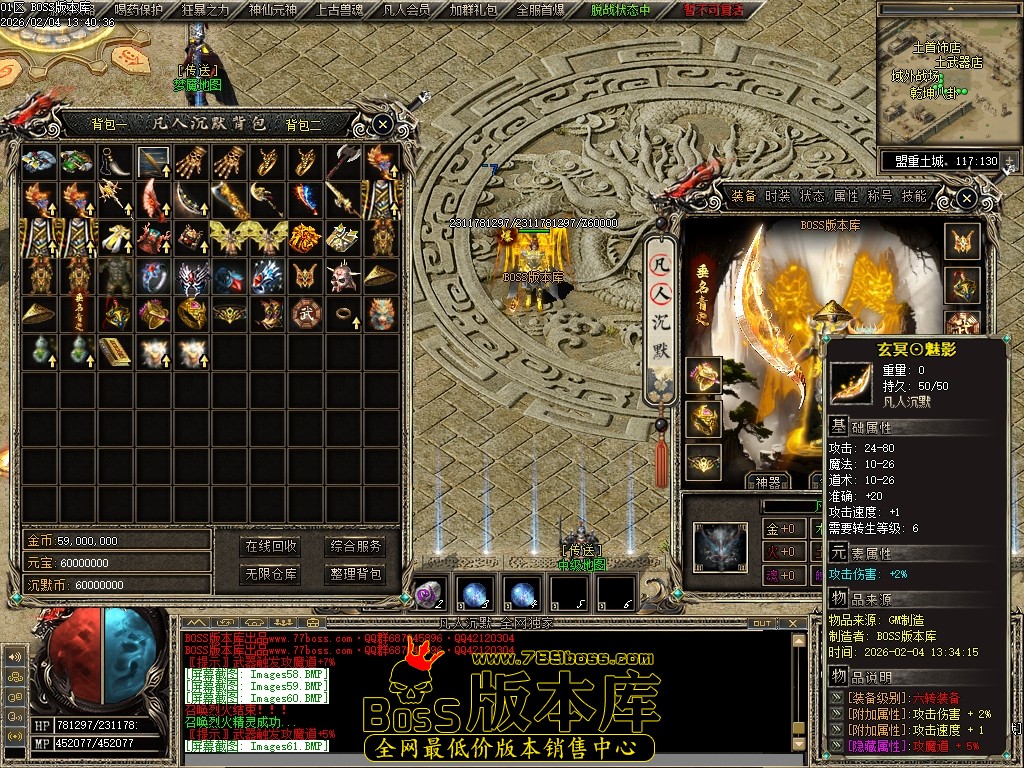1024x768 pixels.
Task: Select the 上古兽魂 top menu entry
Action: (340, 10)
